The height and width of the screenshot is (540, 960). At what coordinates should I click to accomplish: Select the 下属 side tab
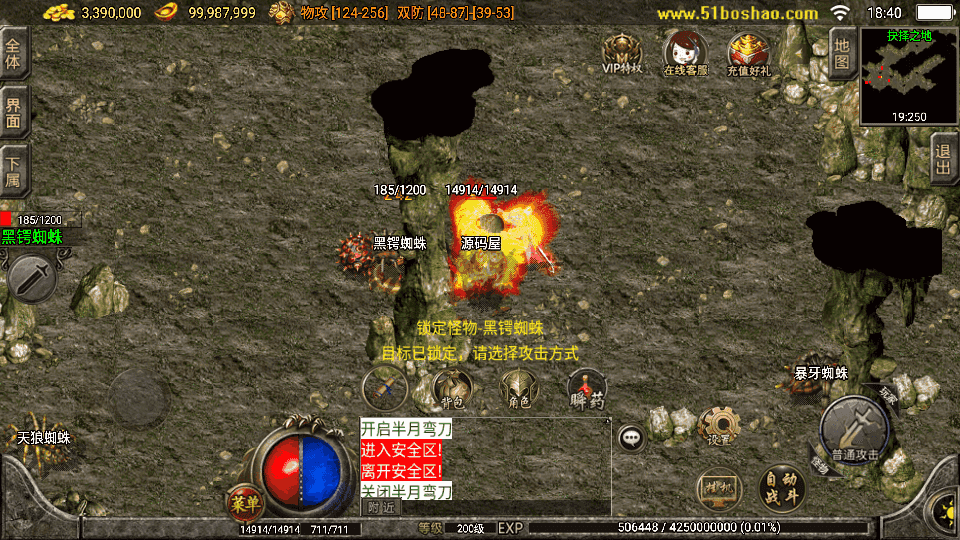[x=14, y=172]
